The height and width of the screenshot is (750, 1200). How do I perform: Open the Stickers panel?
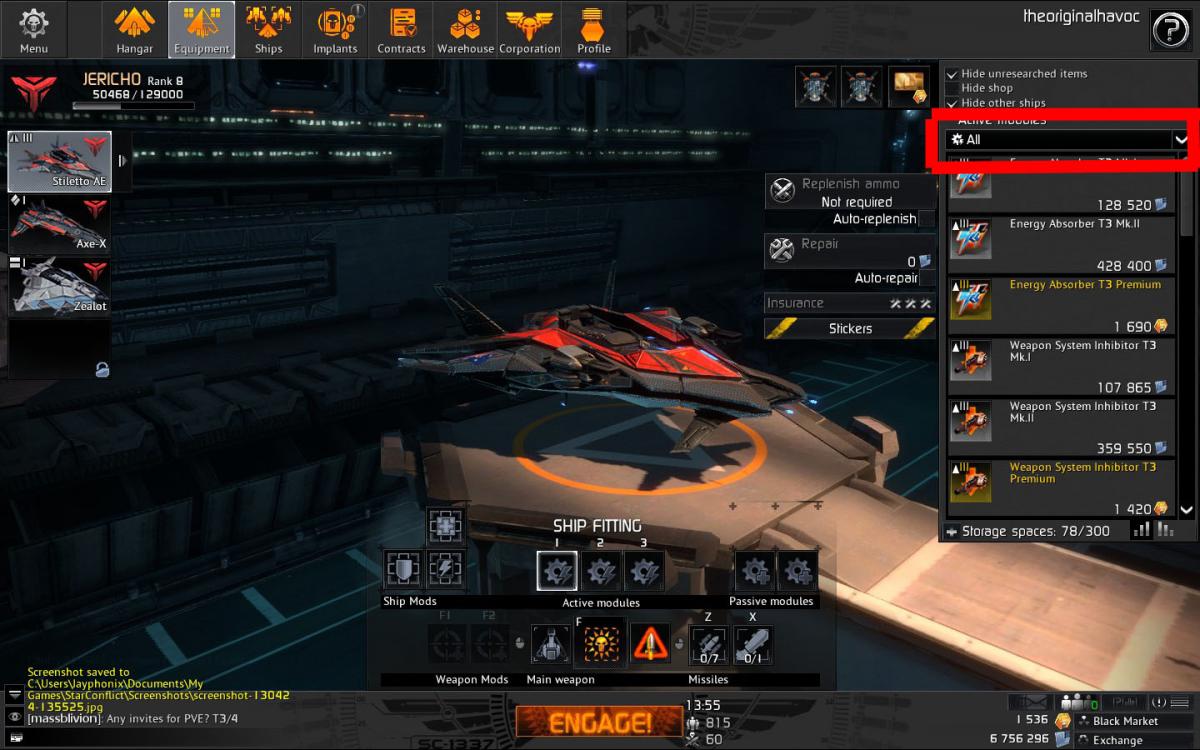point(850,328)
